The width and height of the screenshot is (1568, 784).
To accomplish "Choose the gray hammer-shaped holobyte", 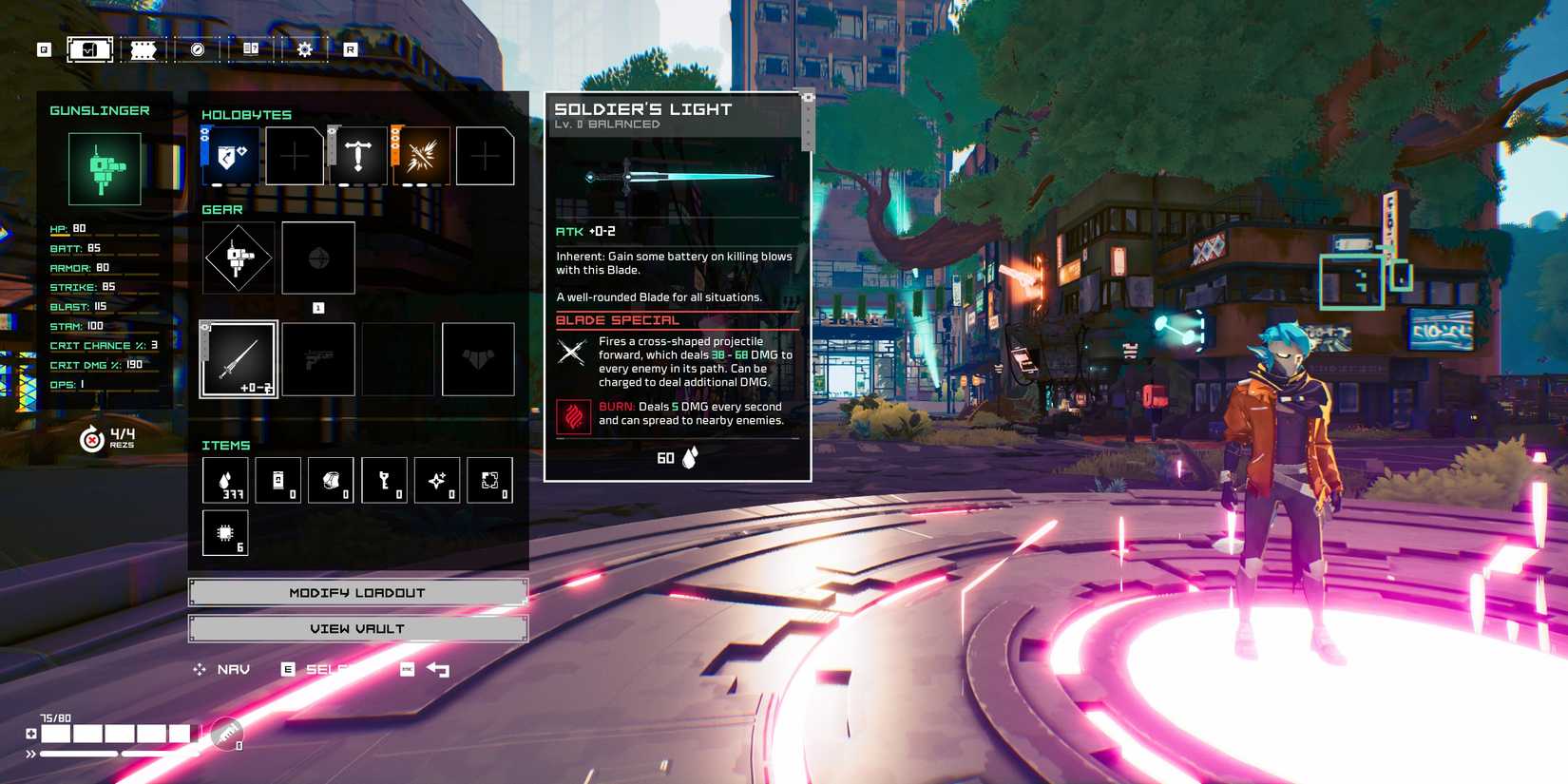I will 357,155.
